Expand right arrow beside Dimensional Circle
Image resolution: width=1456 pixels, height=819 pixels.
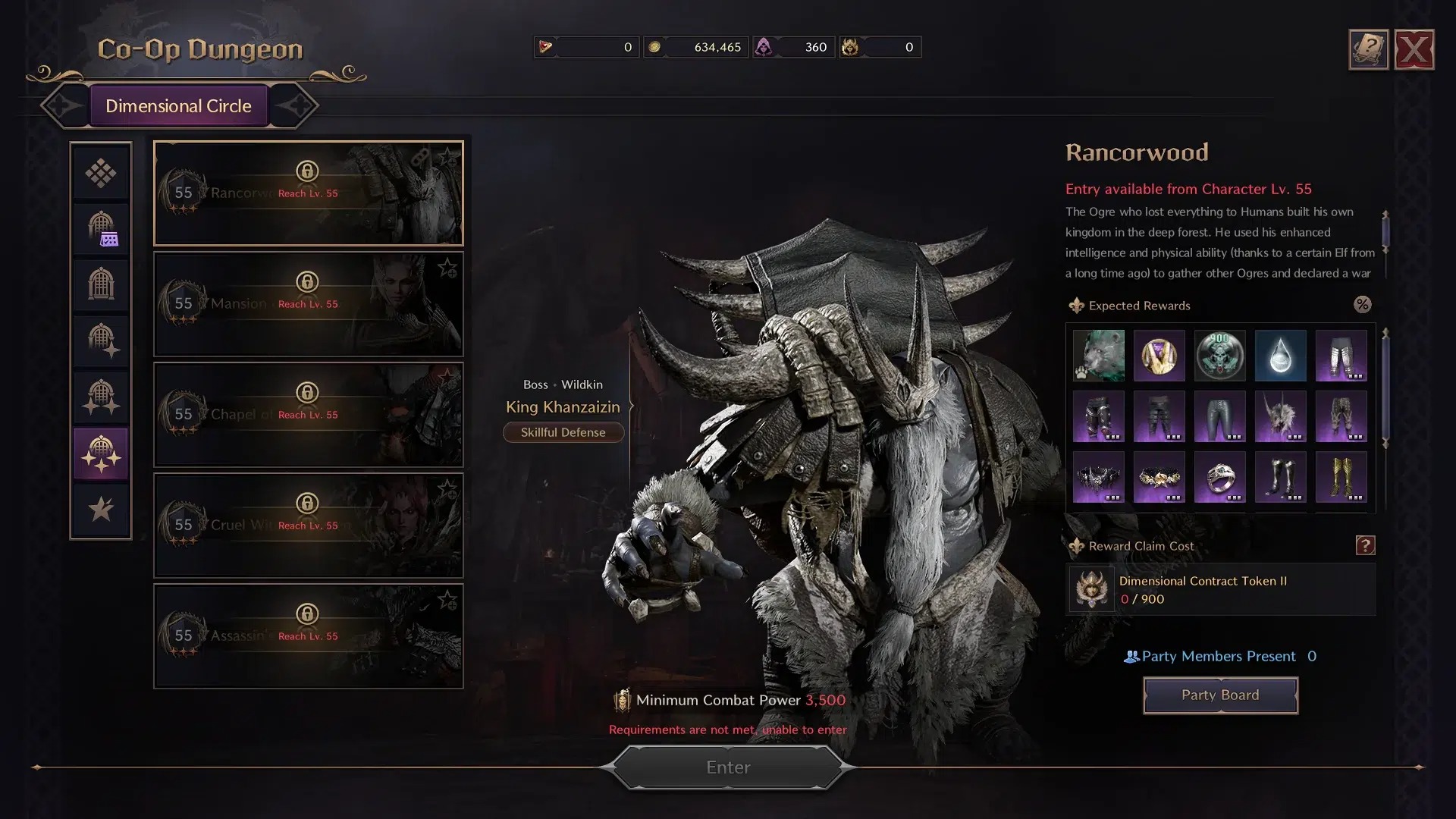coord(297,105)
